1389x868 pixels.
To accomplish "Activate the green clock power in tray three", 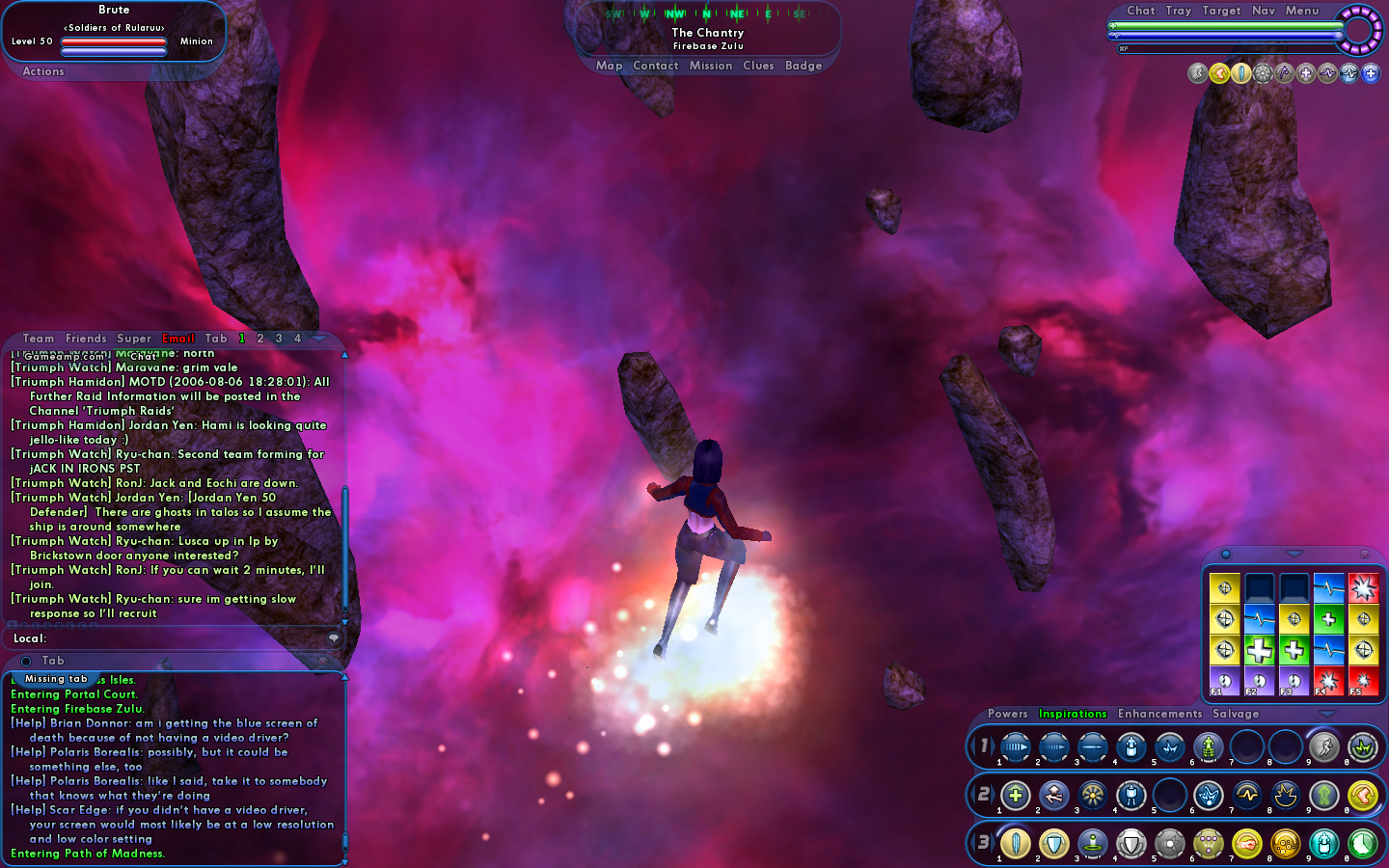I will tap(1362, 844).
